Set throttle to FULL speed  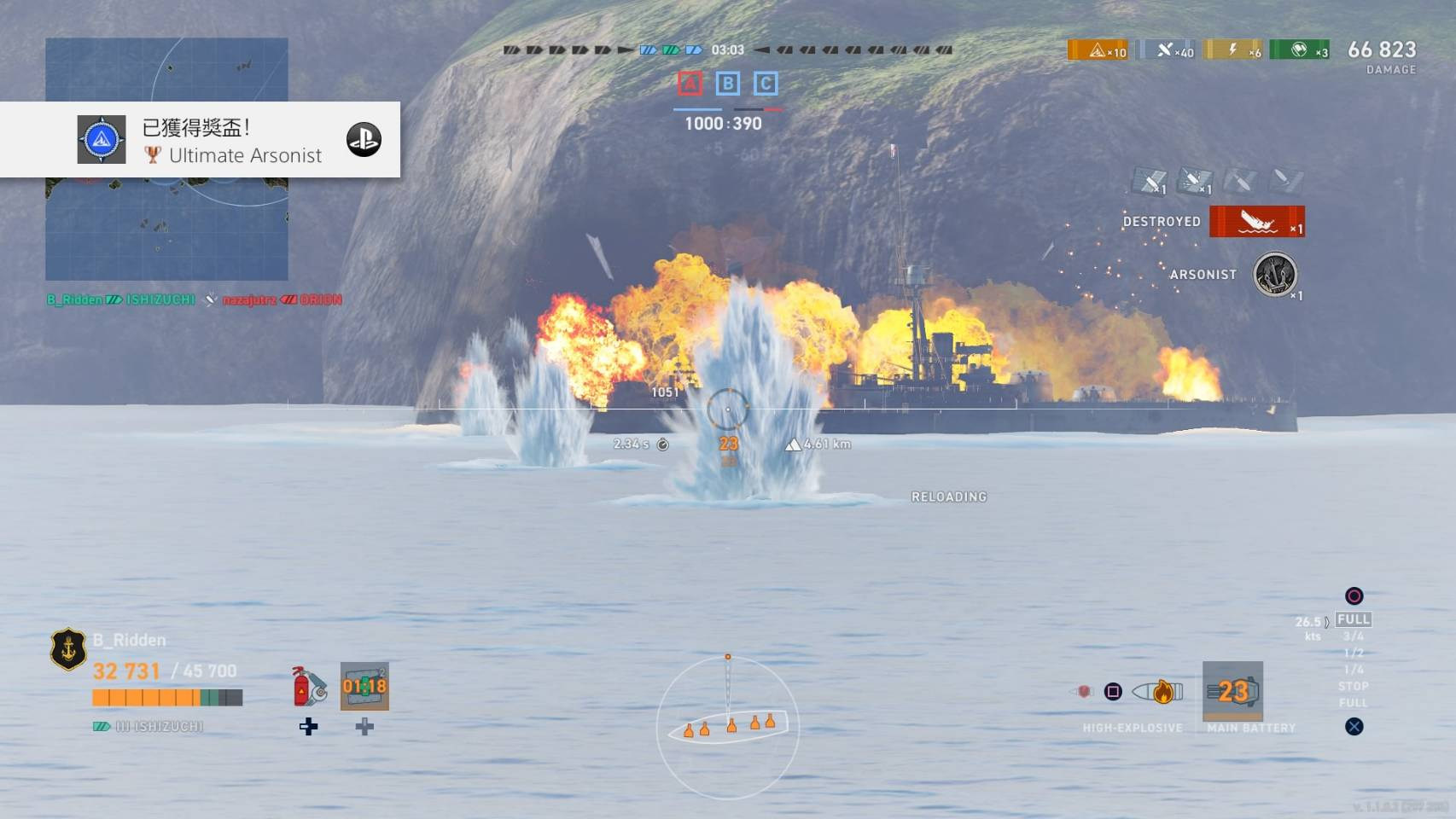coord(1354,619)
